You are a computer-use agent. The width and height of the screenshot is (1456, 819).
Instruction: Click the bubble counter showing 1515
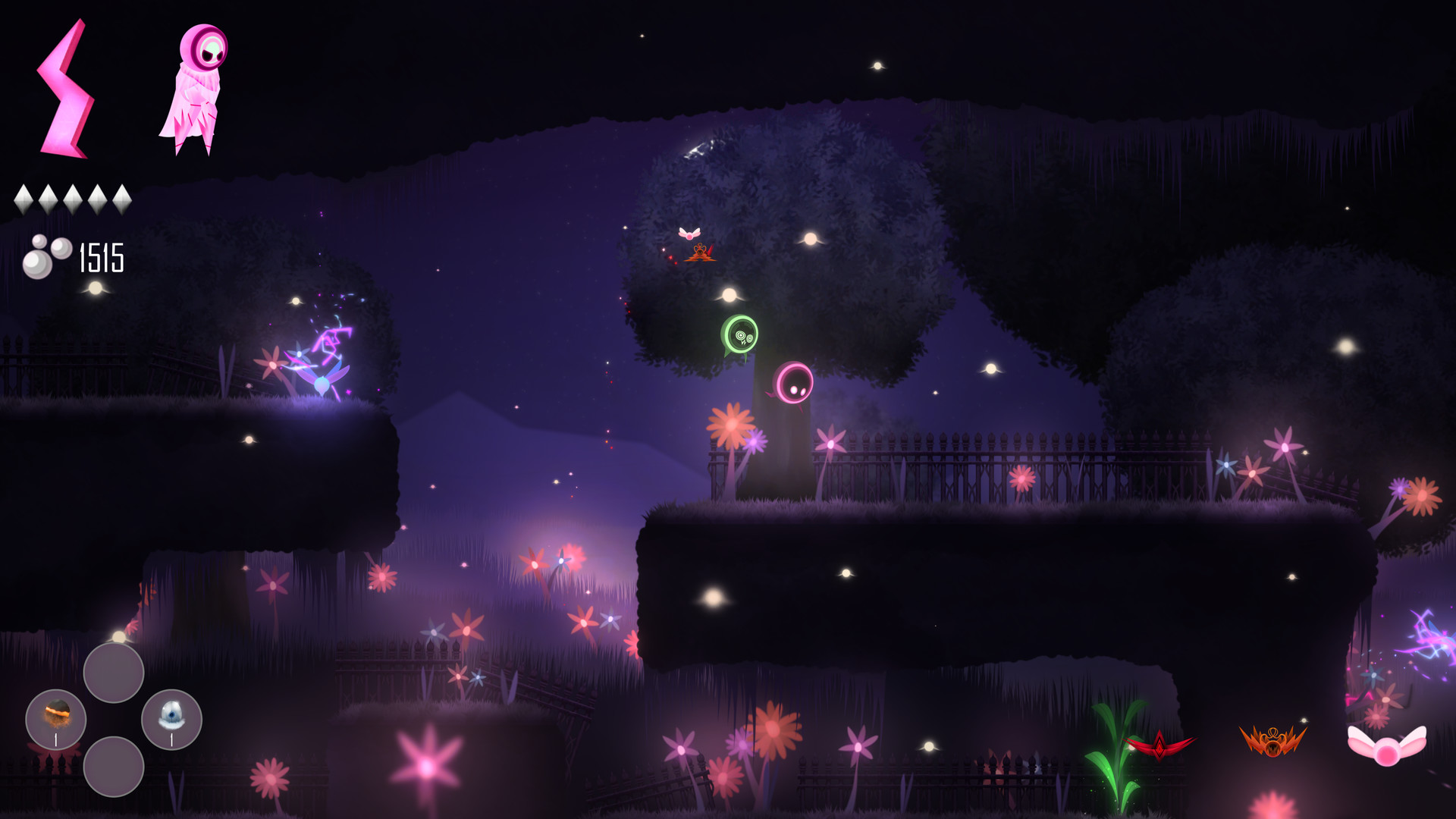[72, 258]
